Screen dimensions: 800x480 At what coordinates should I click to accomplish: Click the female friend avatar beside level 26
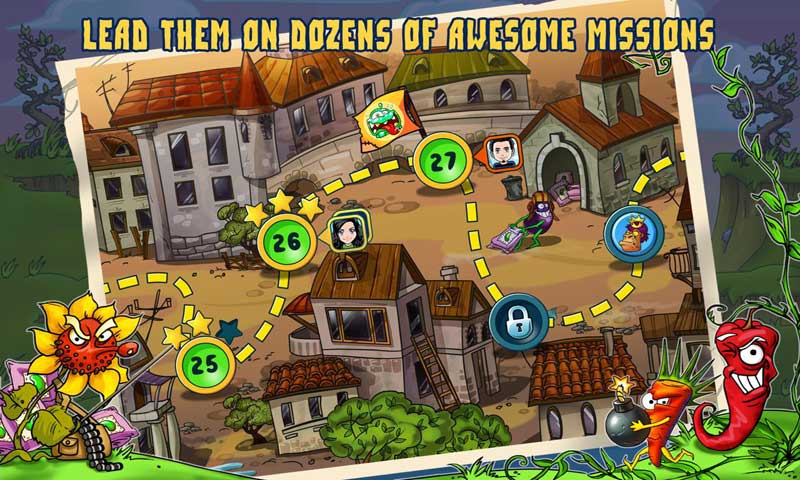click(346, 231)
